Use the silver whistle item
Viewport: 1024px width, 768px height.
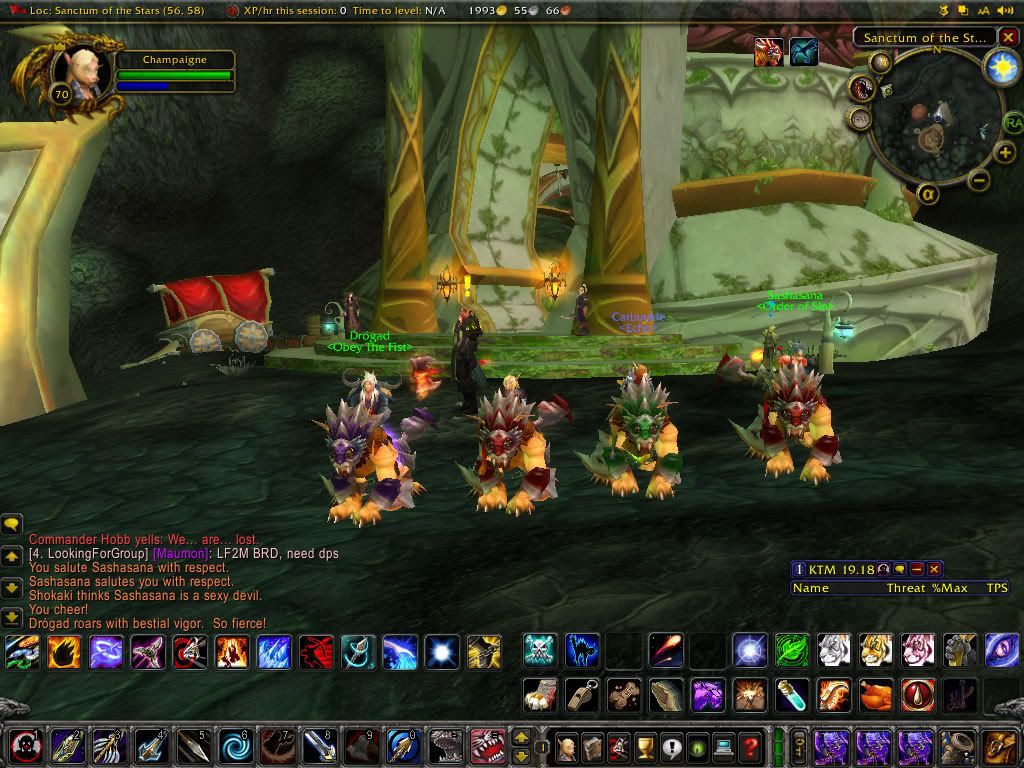[581, 693]
